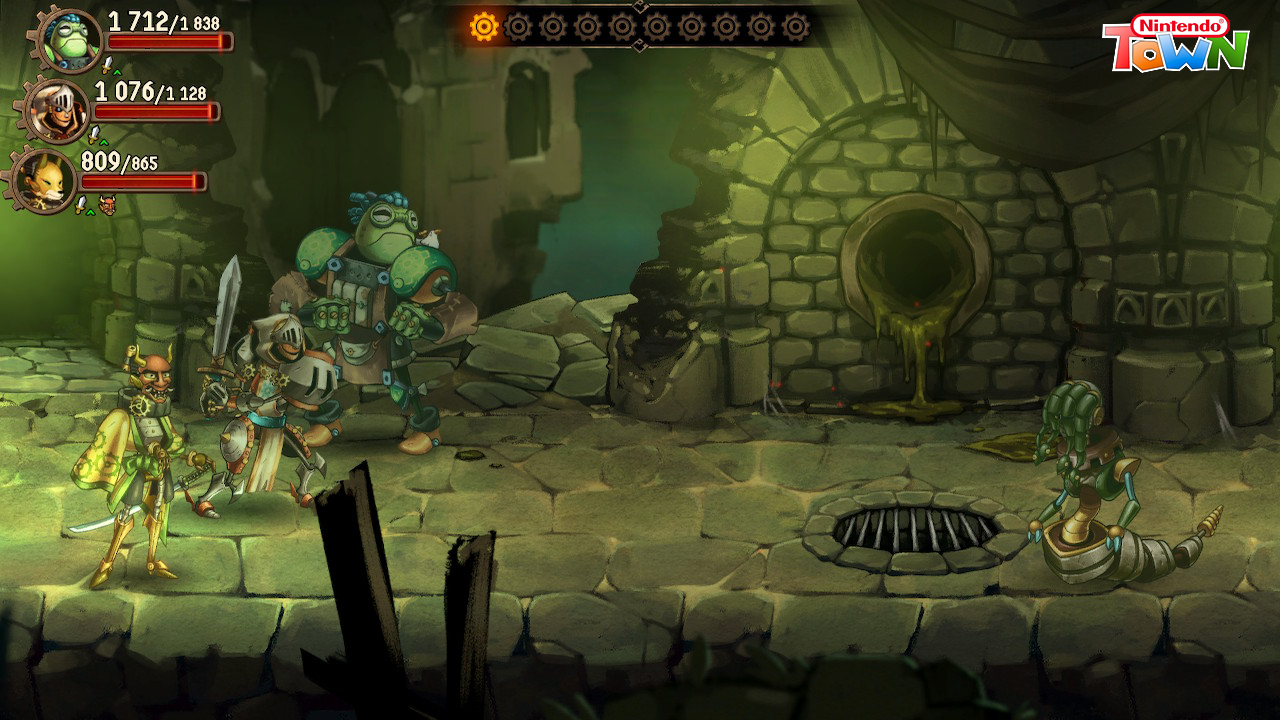Select the fox-masked character portrait
This screenshot has height=720, width=1280.
[x=44, y=180]
